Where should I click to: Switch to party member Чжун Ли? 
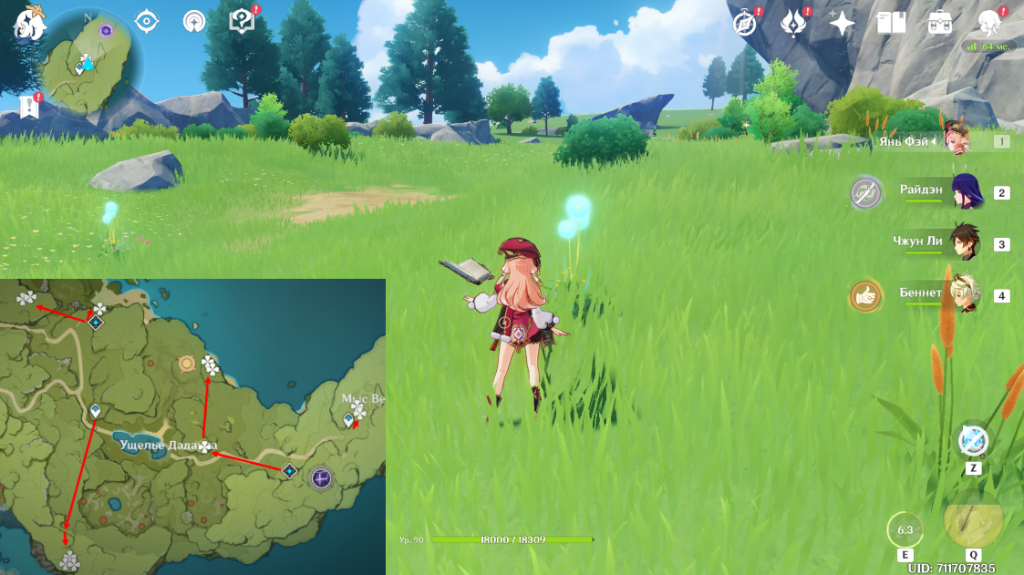click(966, 243)
